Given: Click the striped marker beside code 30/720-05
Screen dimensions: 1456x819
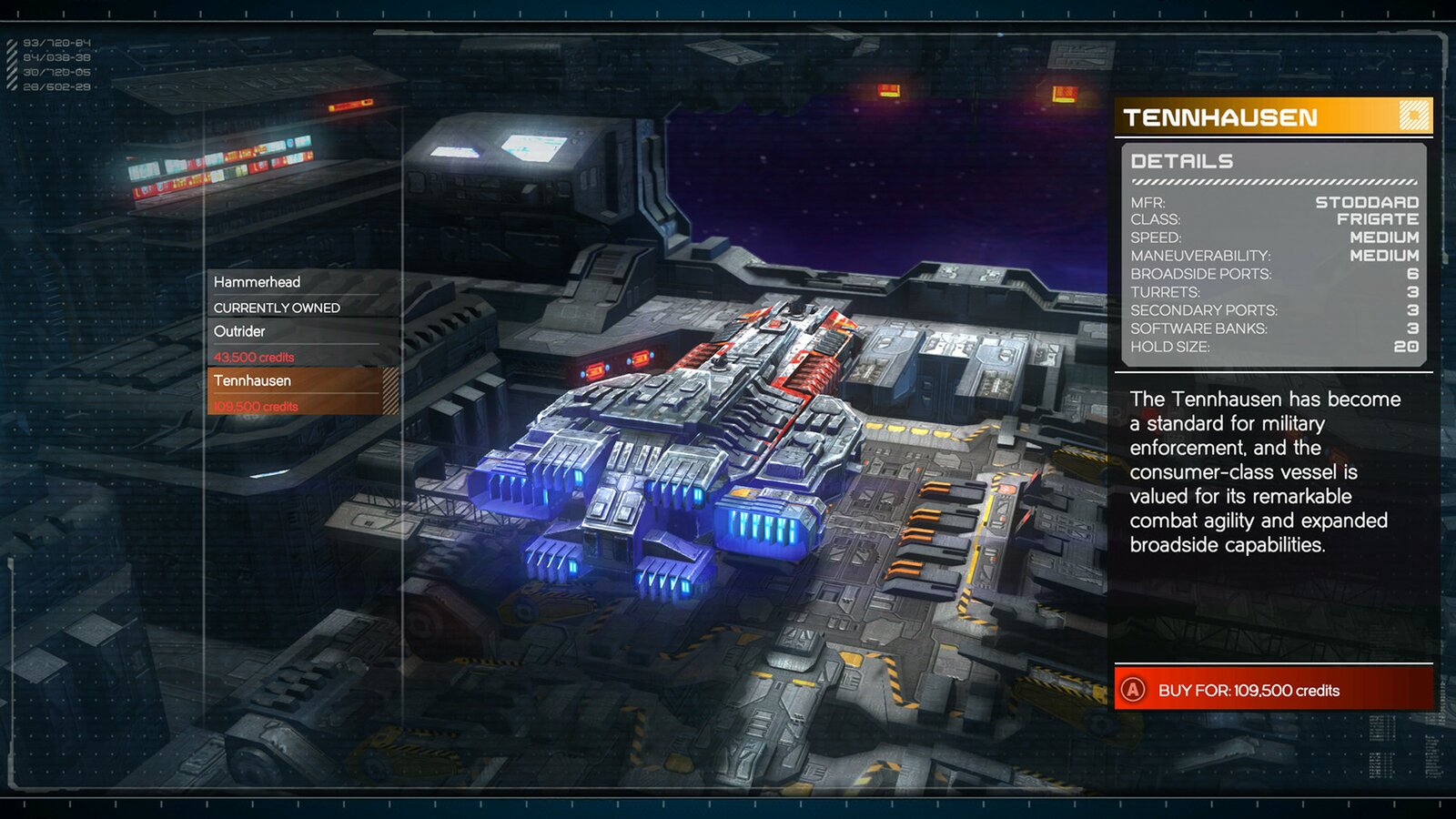Looking at the screenshot, I should pos(10,73).
